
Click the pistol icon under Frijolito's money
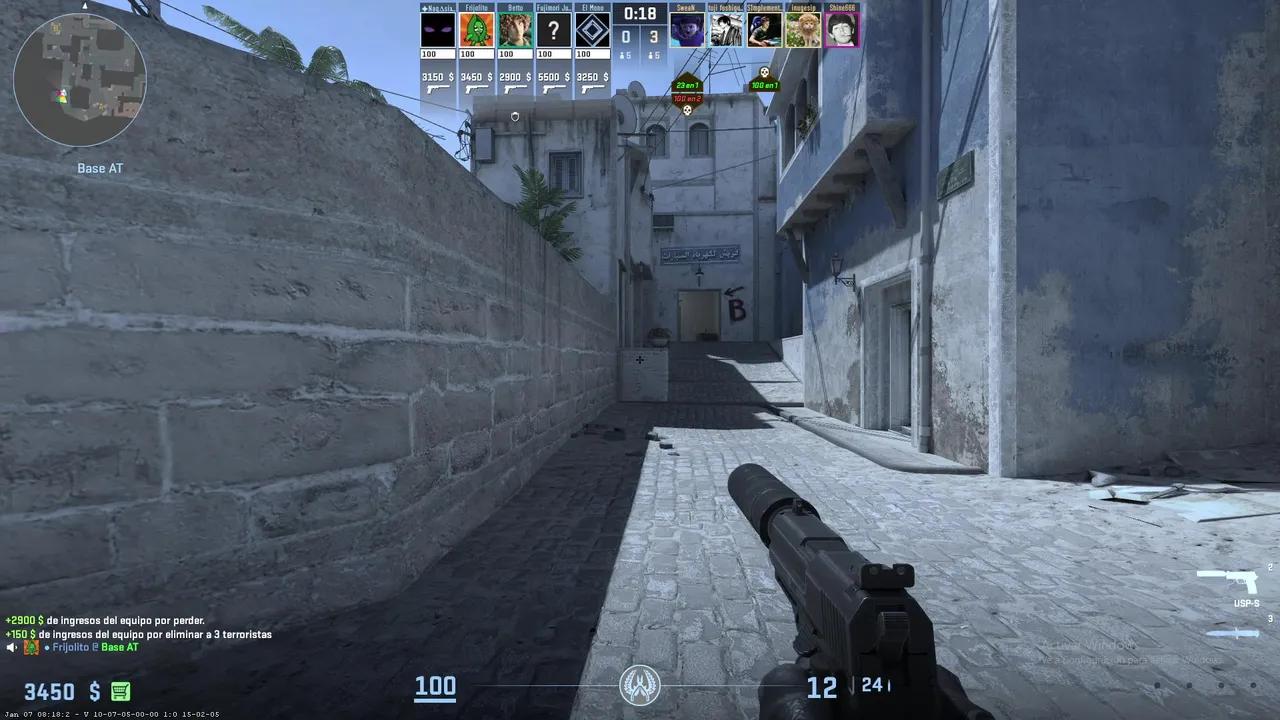click(x=475, y=89)
